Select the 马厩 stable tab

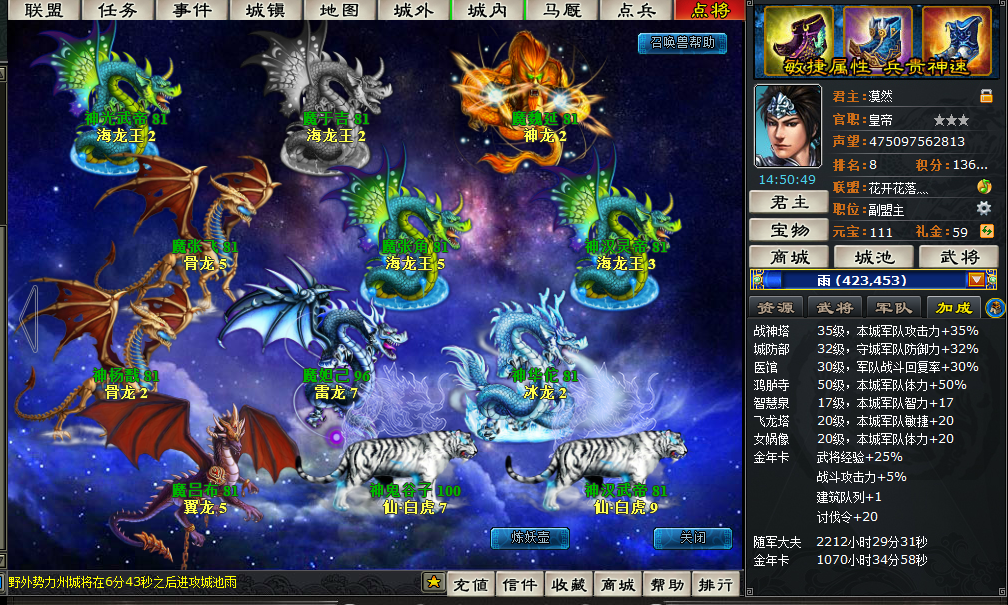[562, 10]
